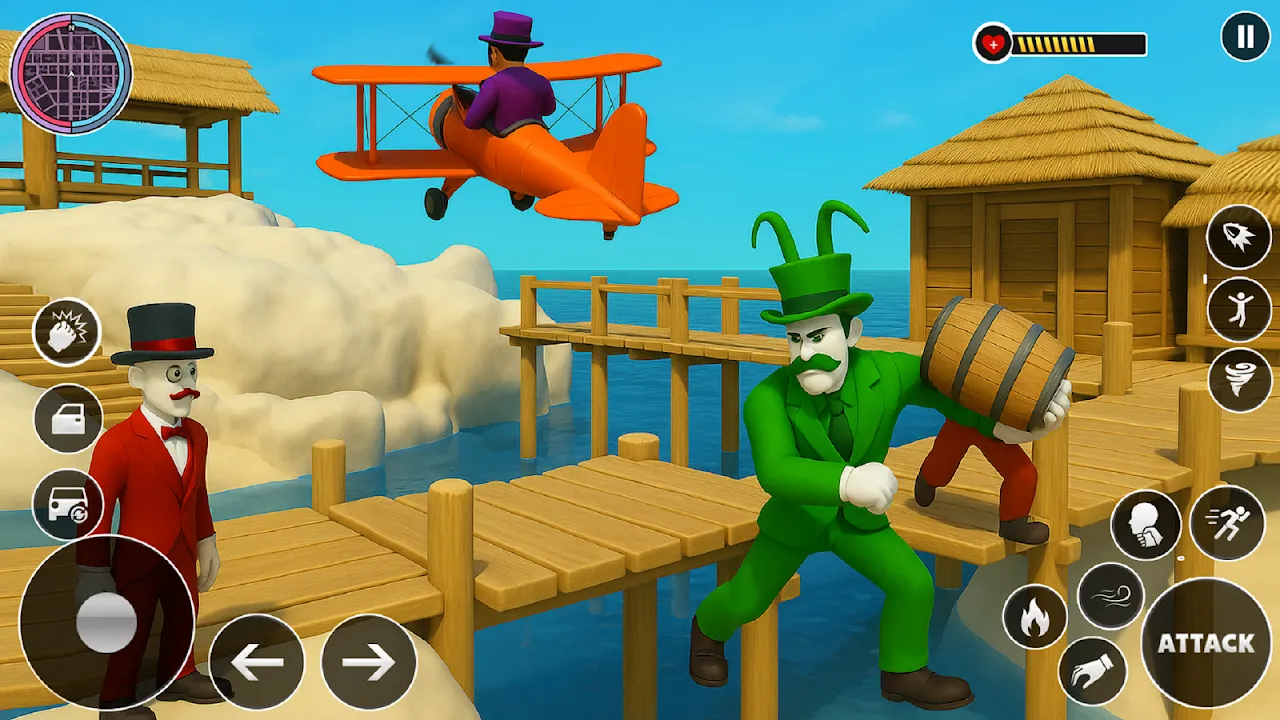This screenshot has height=720, width=1280.
Task: Pause the game
Action: pos(1245,38)
